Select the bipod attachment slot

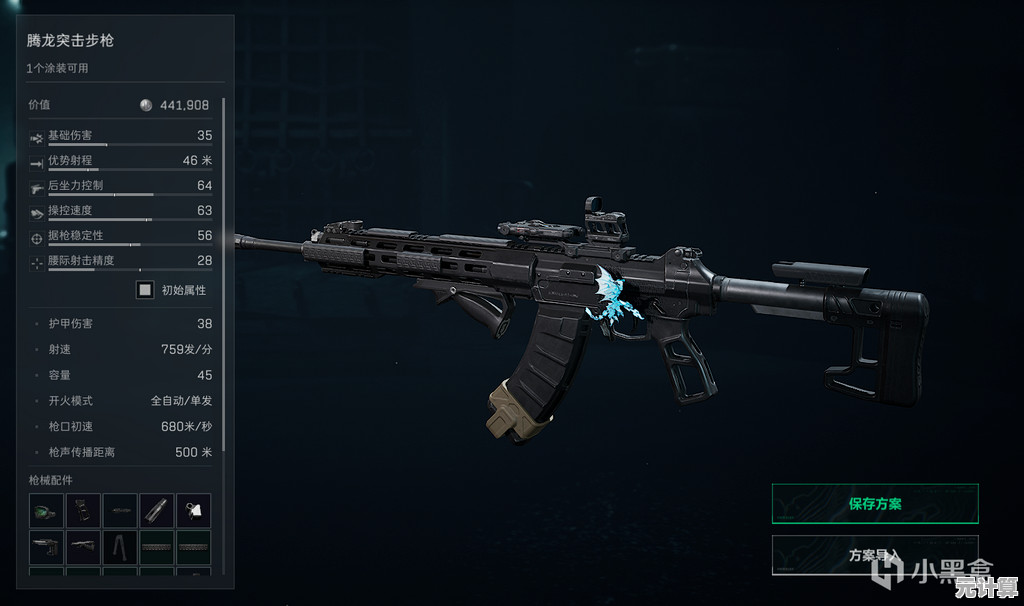[x=120, y=547]
